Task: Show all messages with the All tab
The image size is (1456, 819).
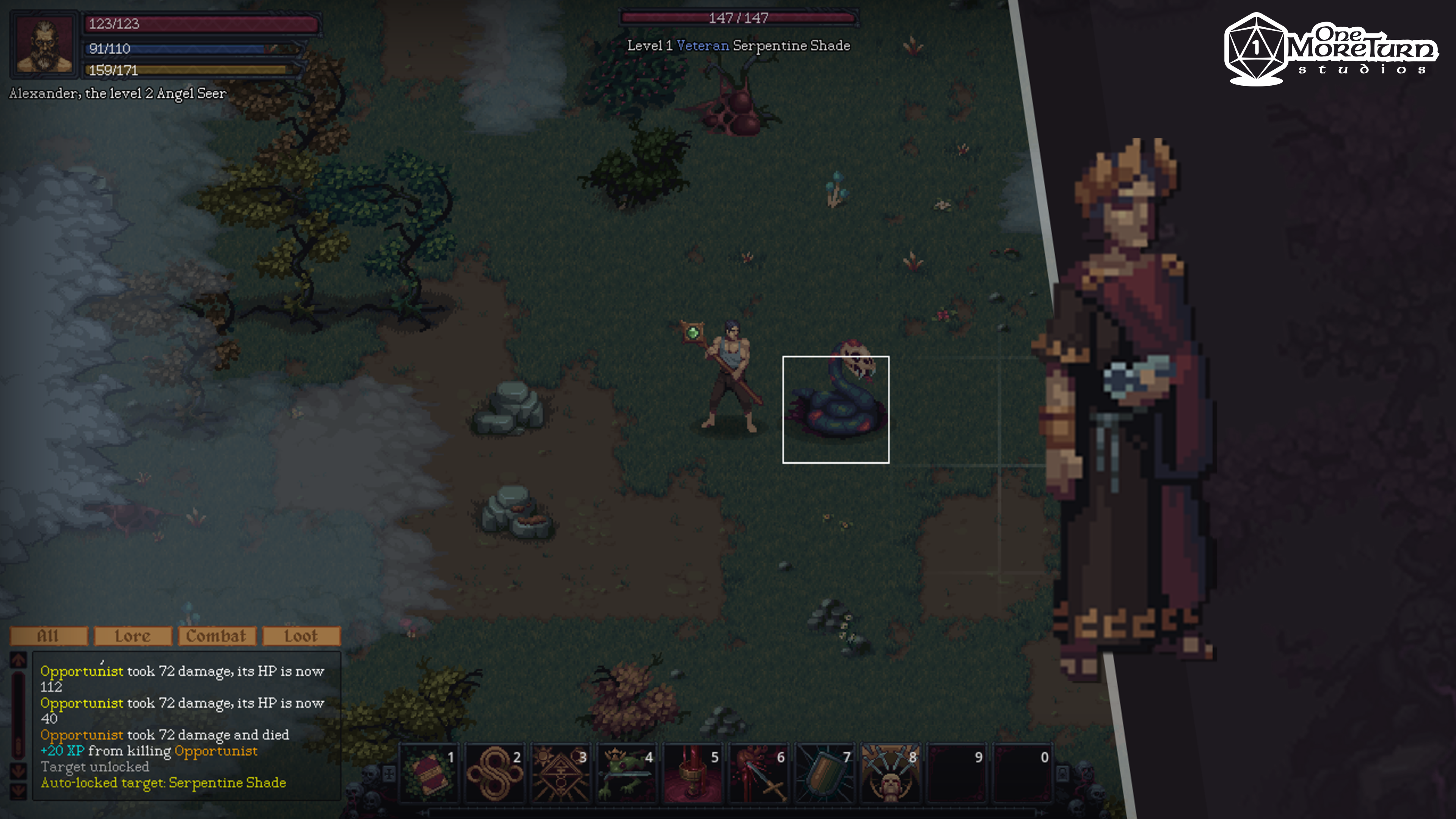Action: click(49, 636)
